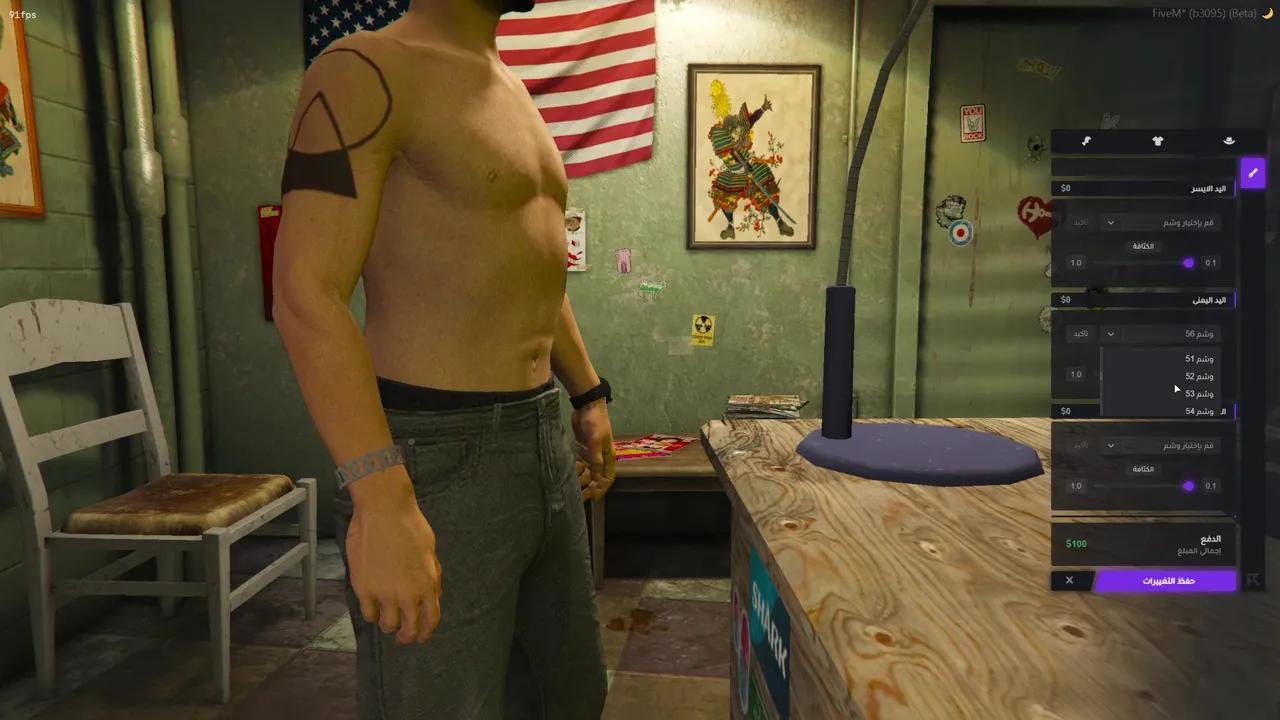This screenshot has height=720, width=1280.
Task: Open the t-shirt clothing category icon
Action: 1157,141
